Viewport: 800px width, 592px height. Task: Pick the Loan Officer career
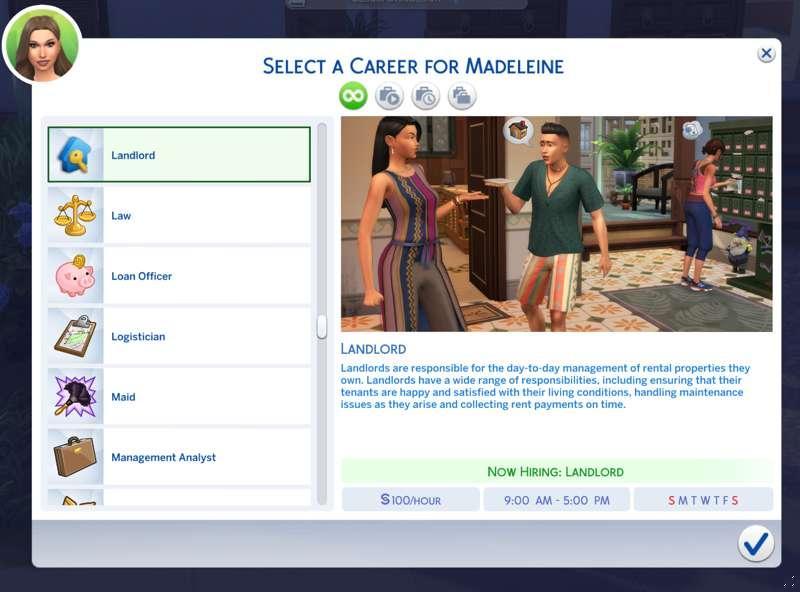[179, 276]
